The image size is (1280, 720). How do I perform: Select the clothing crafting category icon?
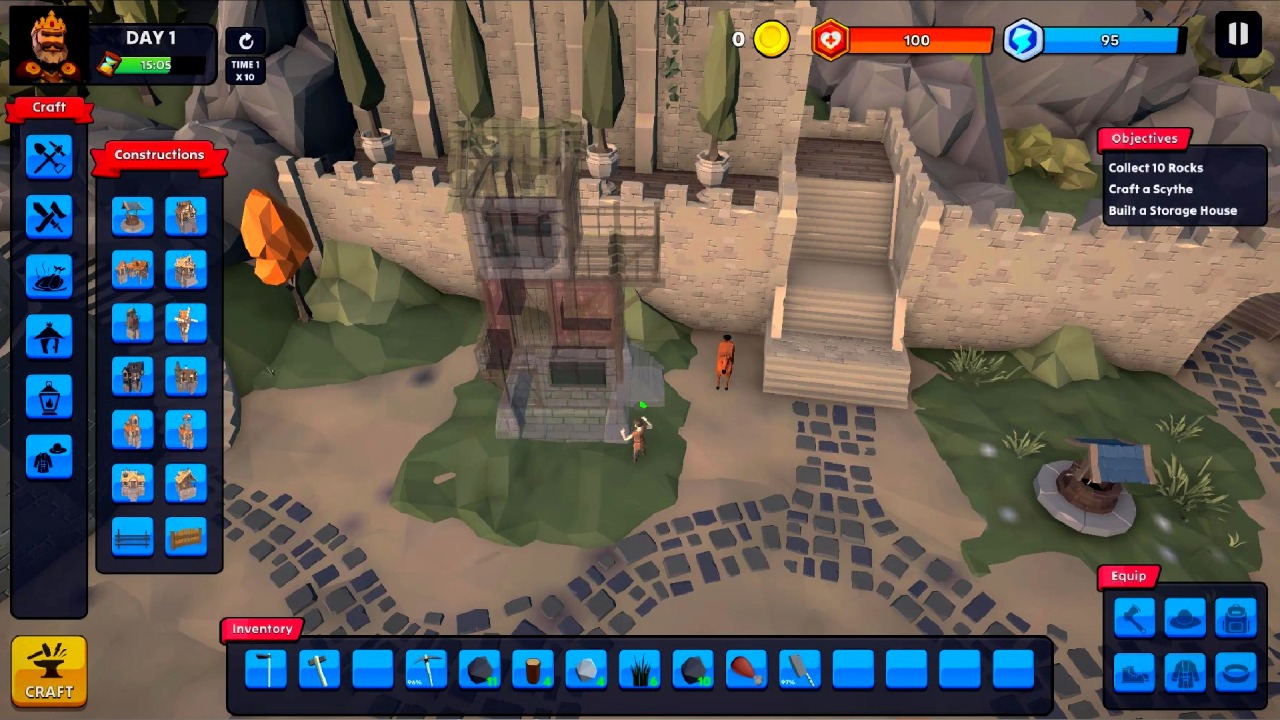tap(49, 457)
